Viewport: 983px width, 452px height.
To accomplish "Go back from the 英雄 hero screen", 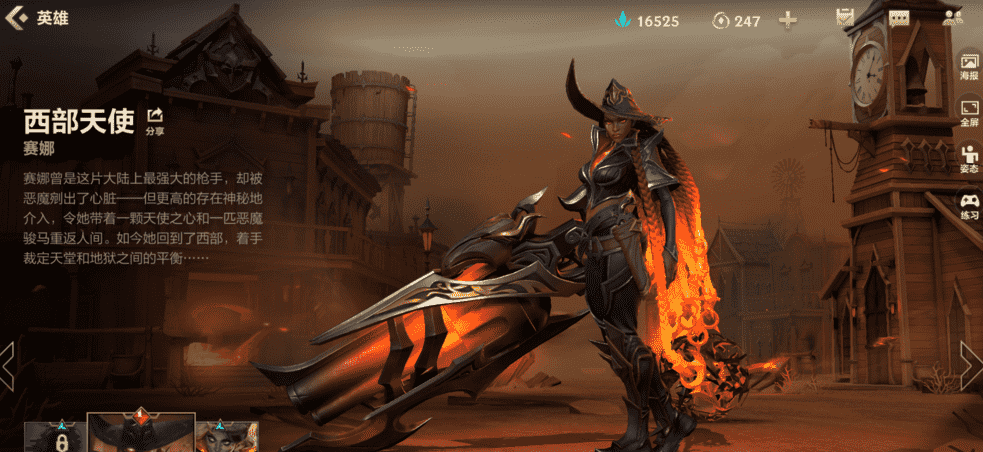I will click(16, 18).
